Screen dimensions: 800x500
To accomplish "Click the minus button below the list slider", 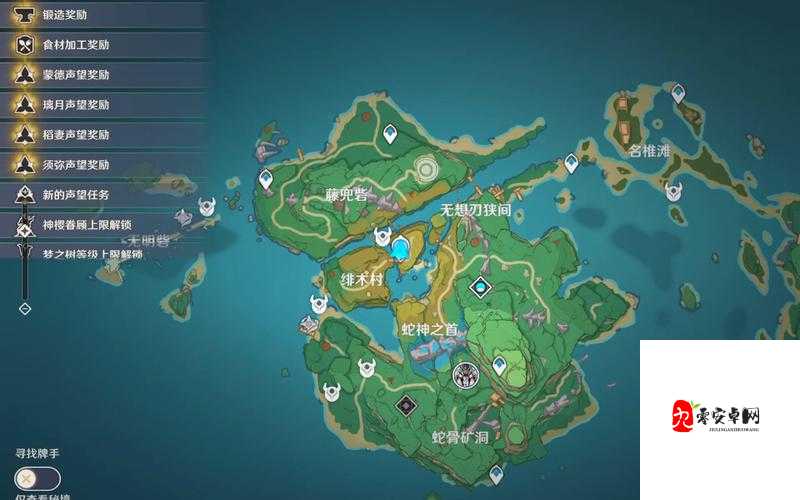I will click(x=25, y=309).
